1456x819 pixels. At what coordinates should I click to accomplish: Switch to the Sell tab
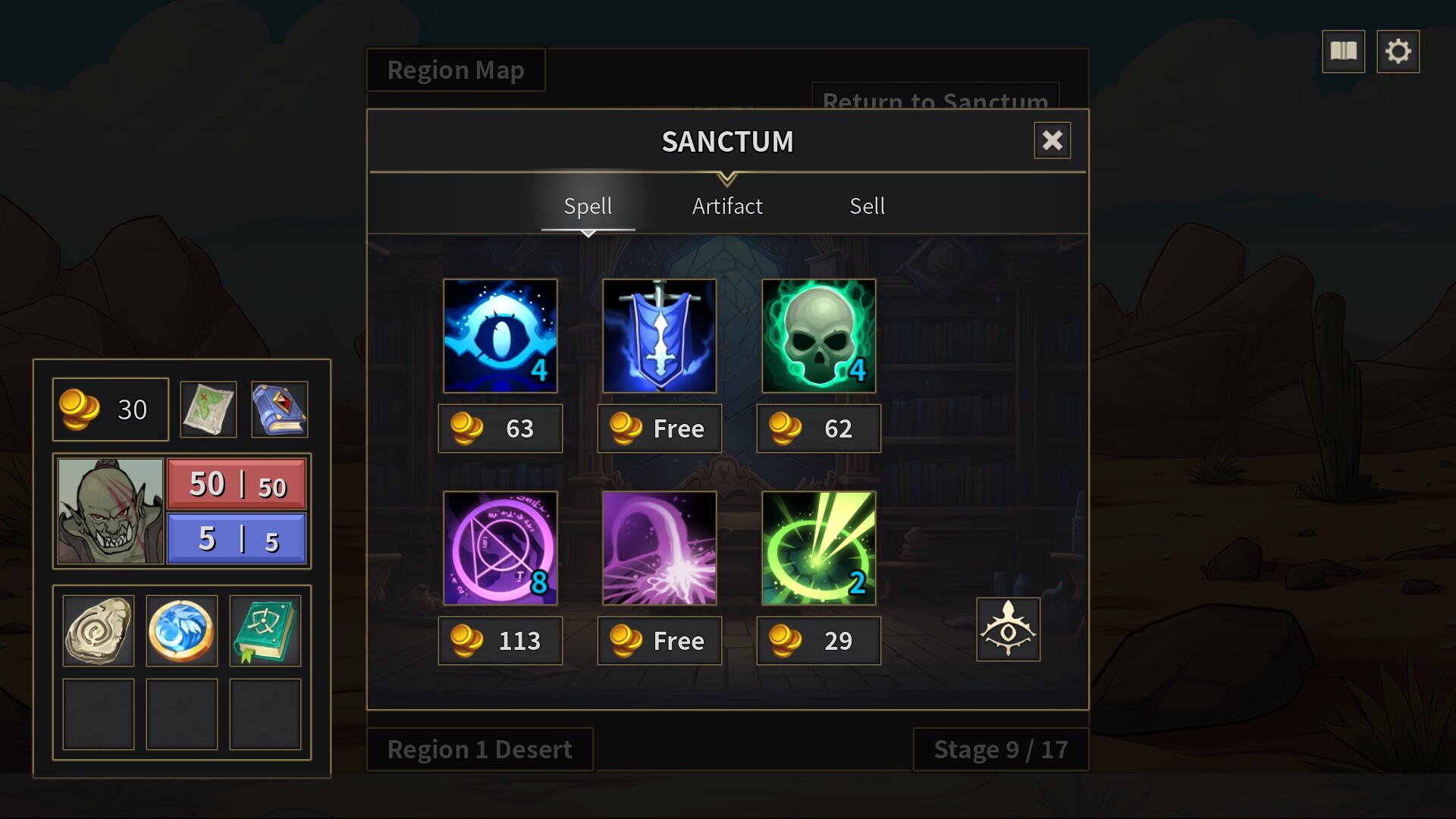coord(867,206)
